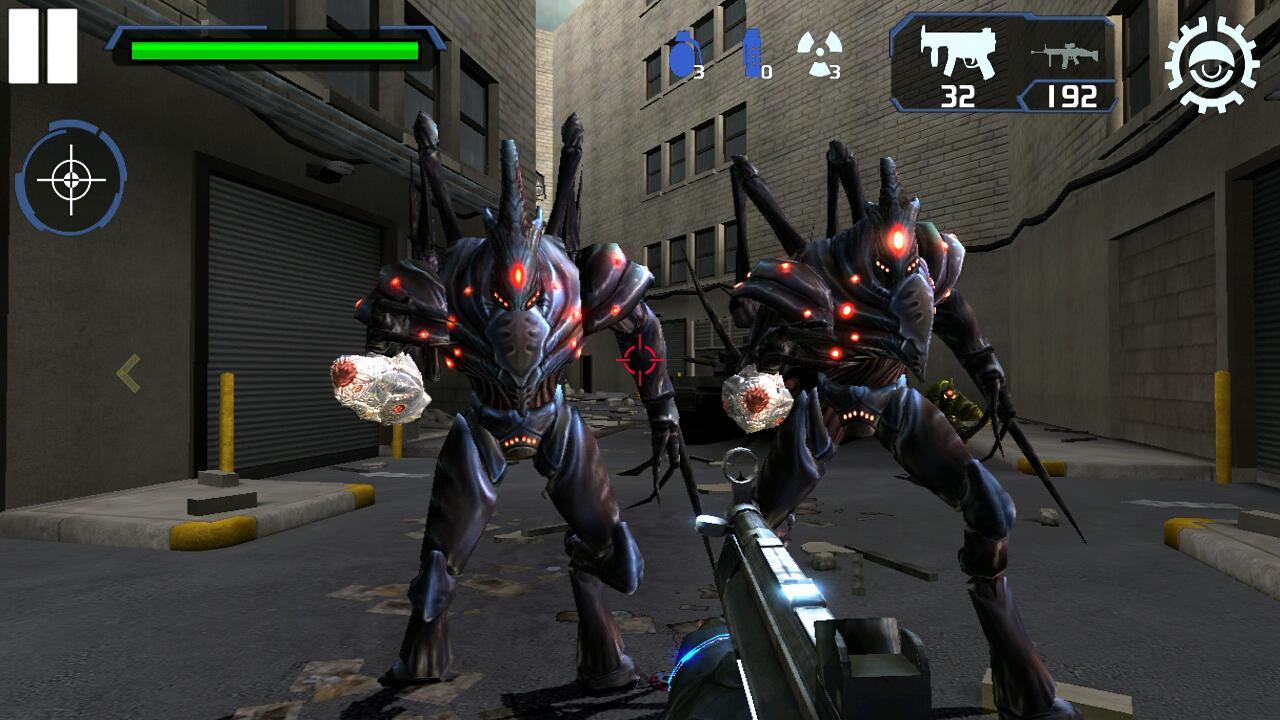Image resolution: width=1280 pixels, height=720 pixels.
Task: Open the pause menu
Action: (42, 45)
